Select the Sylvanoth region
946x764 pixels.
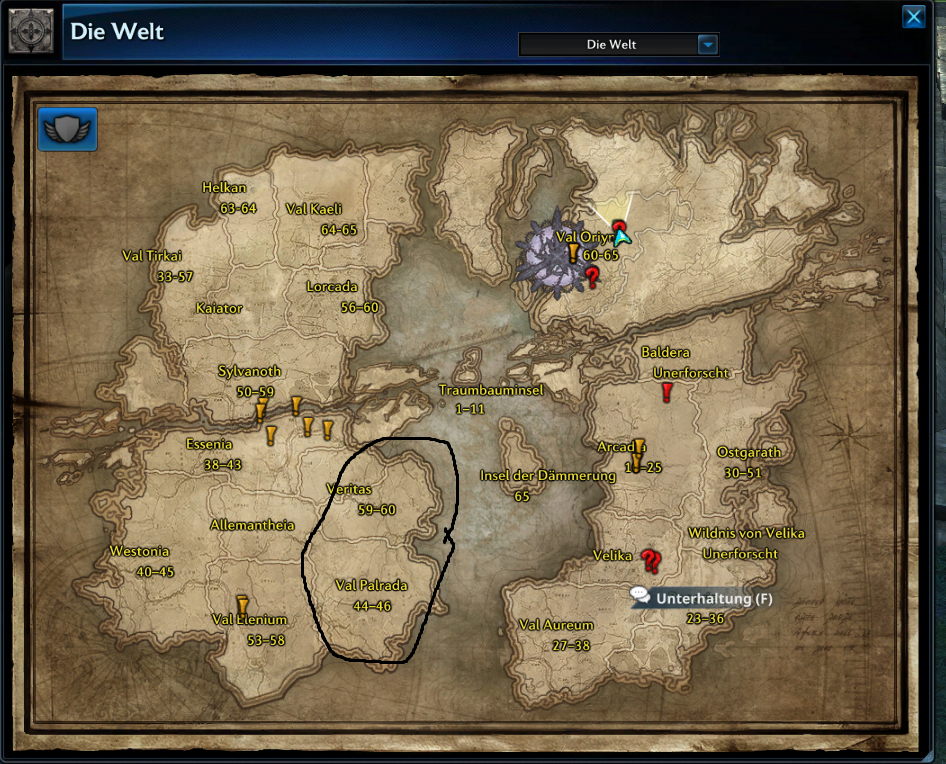click(x=246, y=371)
